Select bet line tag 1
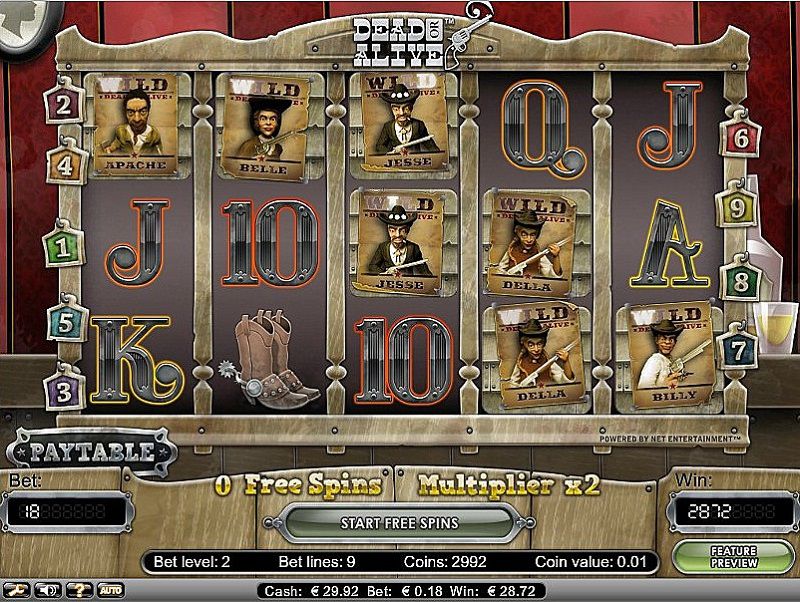 pos(63,247)
